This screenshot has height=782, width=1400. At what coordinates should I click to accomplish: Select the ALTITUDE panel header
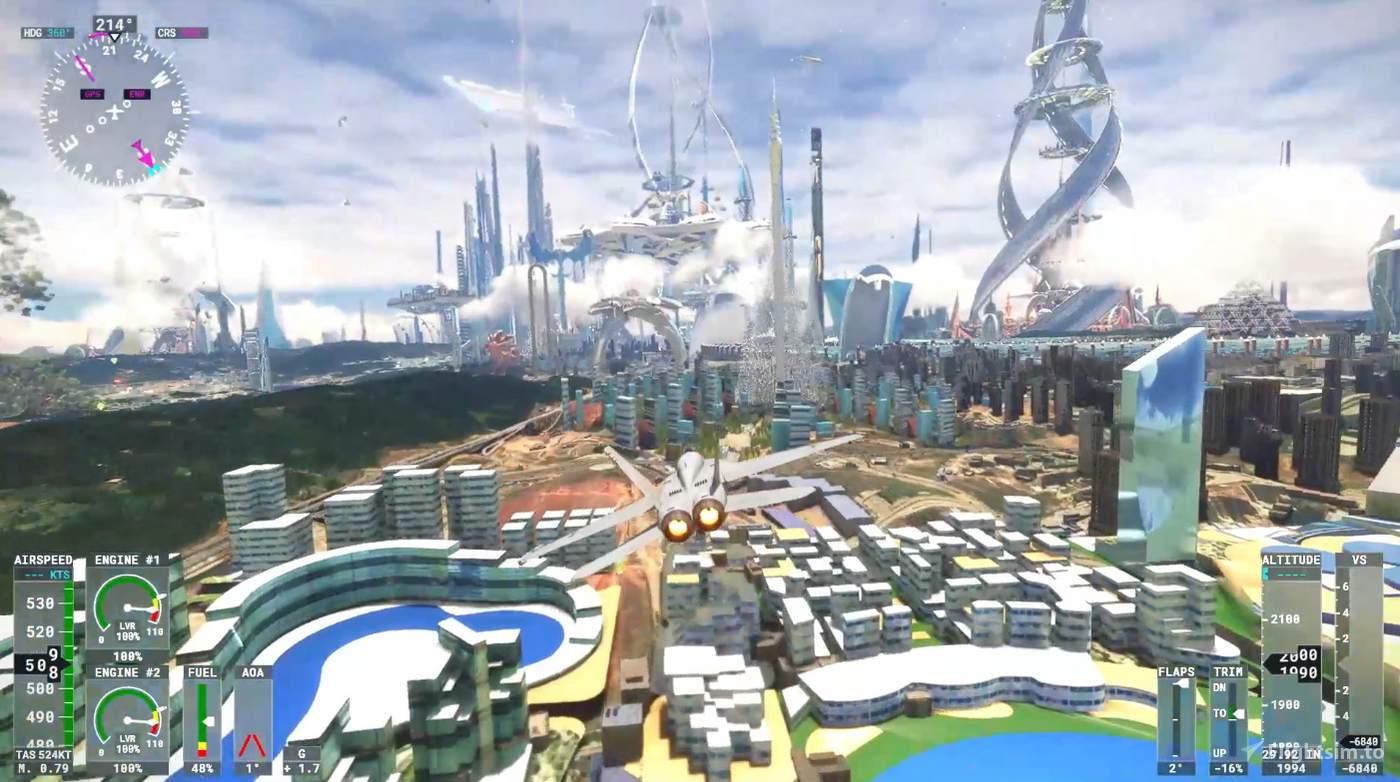tap(1290, 561)
